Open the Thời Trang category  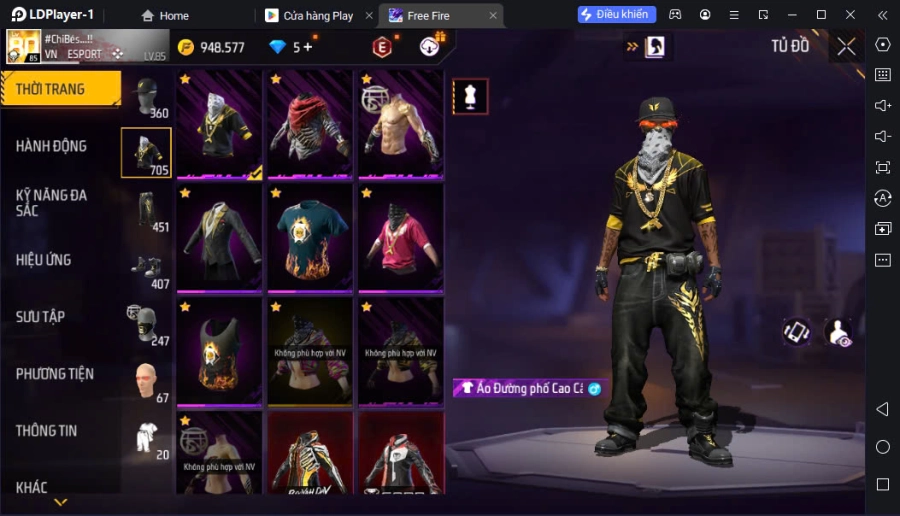58,89
